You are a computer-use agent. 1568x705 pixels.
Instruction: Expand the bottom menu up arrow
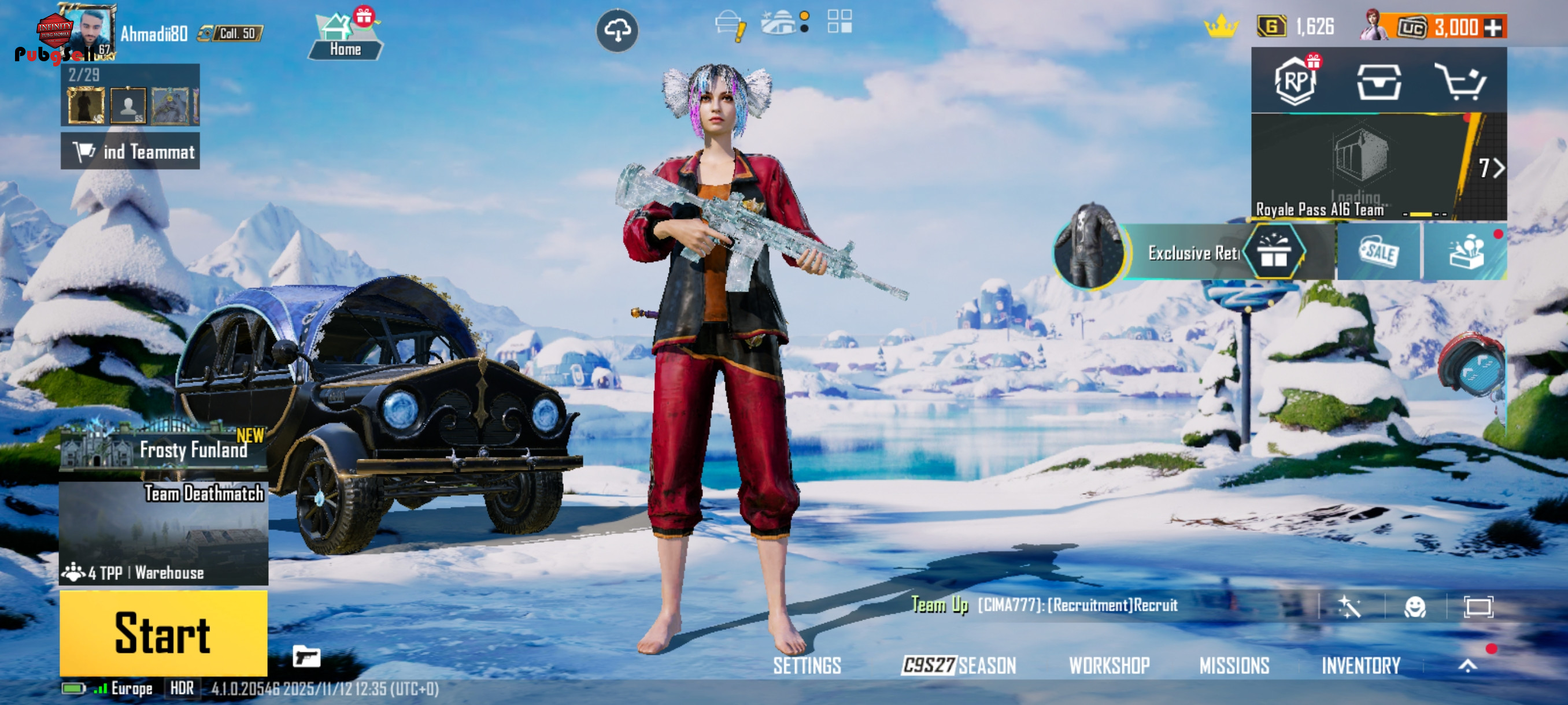(1467, 666)
